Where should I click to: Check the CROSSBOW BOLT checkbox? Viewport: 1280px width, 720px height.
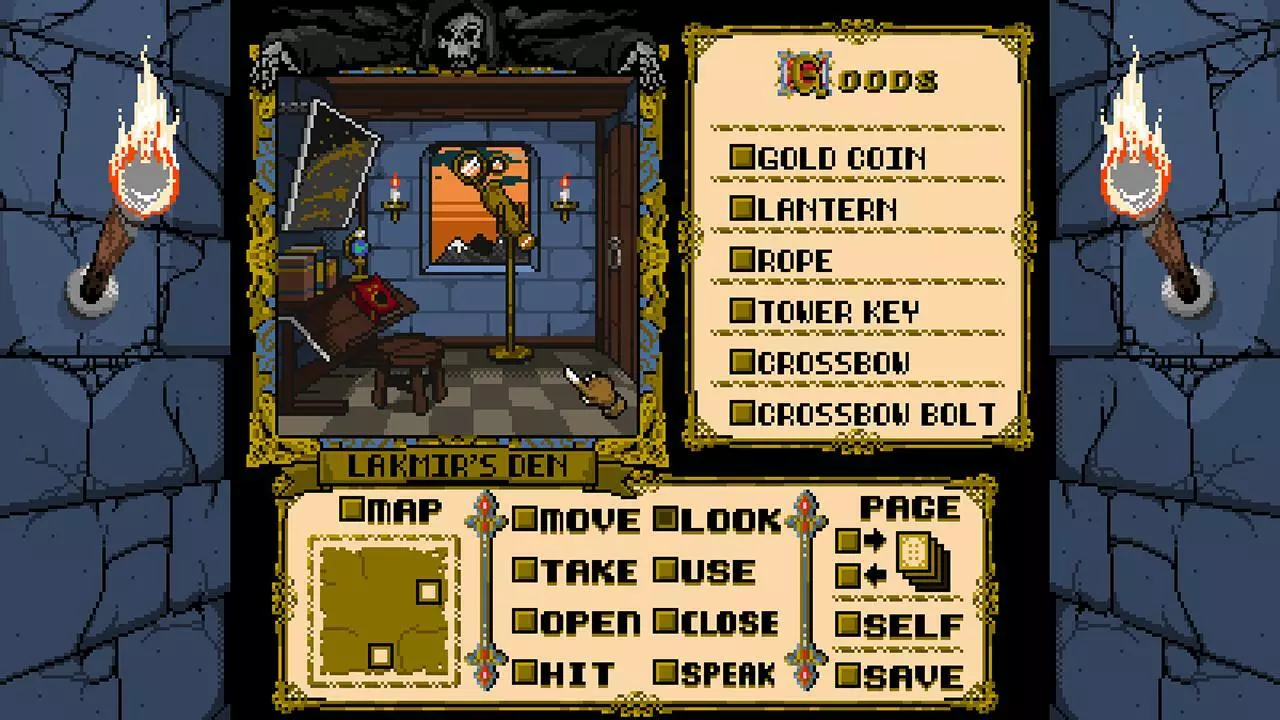click(741, 412)
